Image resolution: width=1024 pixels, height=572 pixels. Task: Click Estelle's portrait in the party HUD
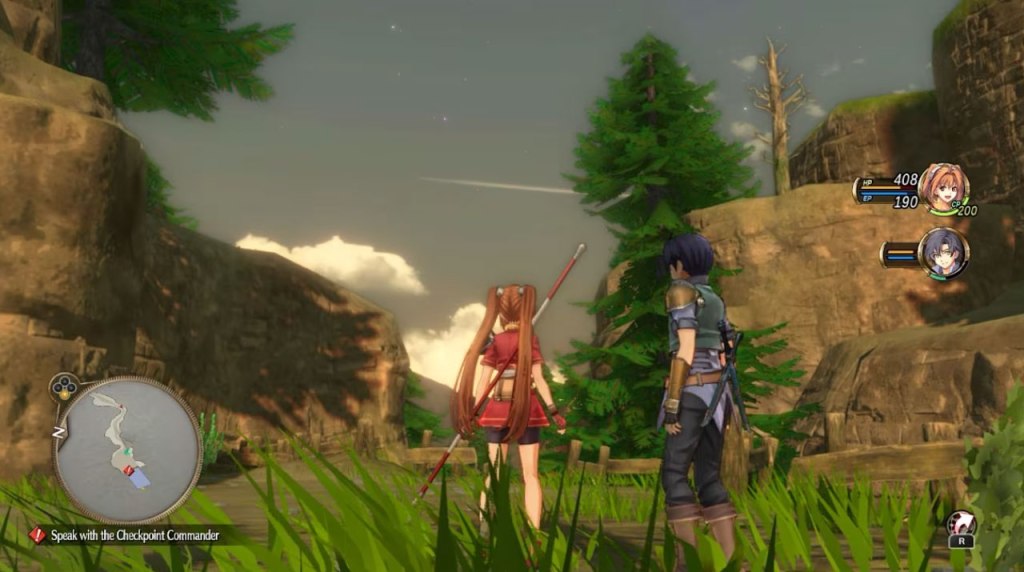coord(942,187)
